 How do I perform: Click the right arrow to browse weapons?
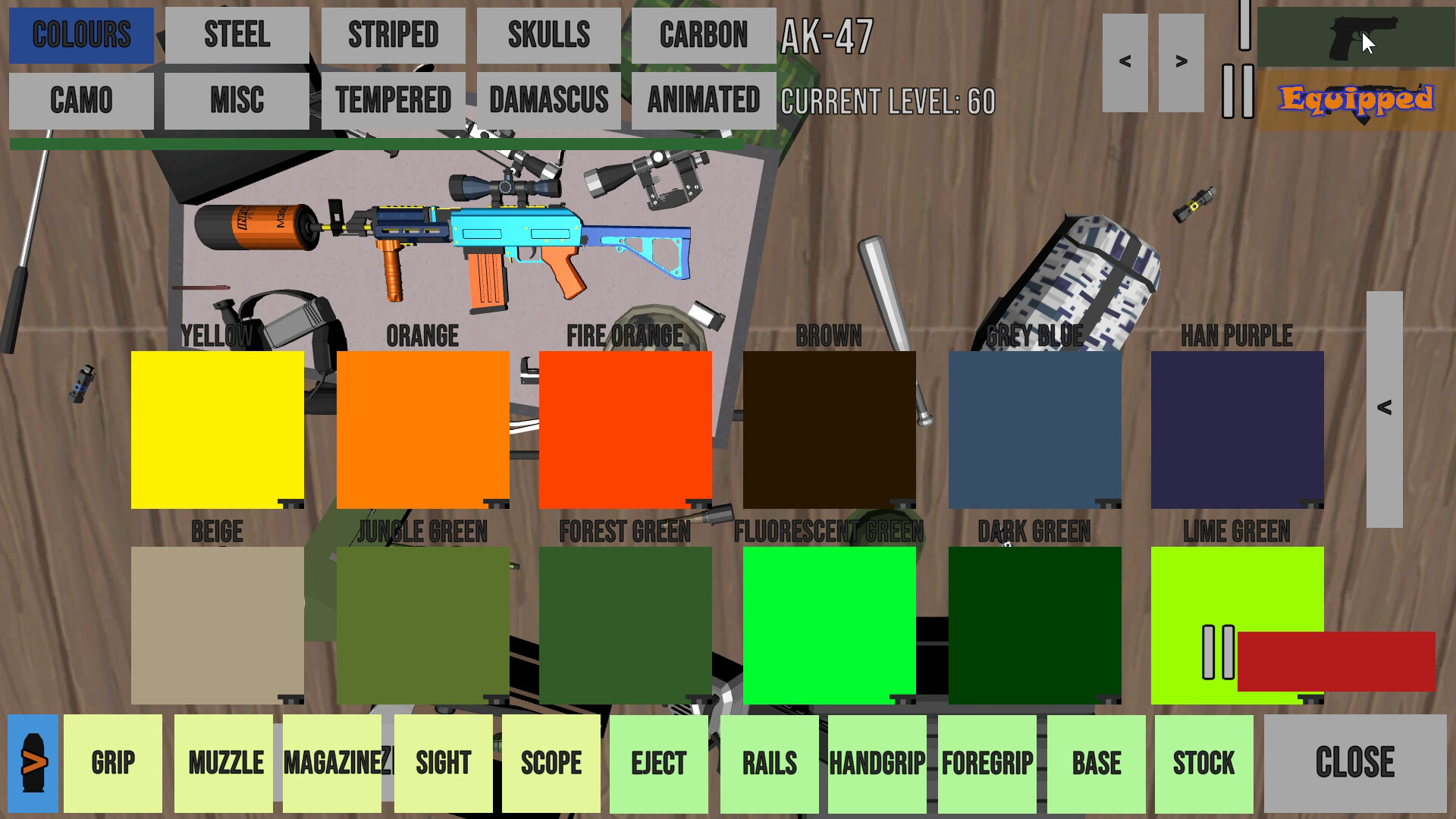pyautogui.click(x=1181, y=61)
